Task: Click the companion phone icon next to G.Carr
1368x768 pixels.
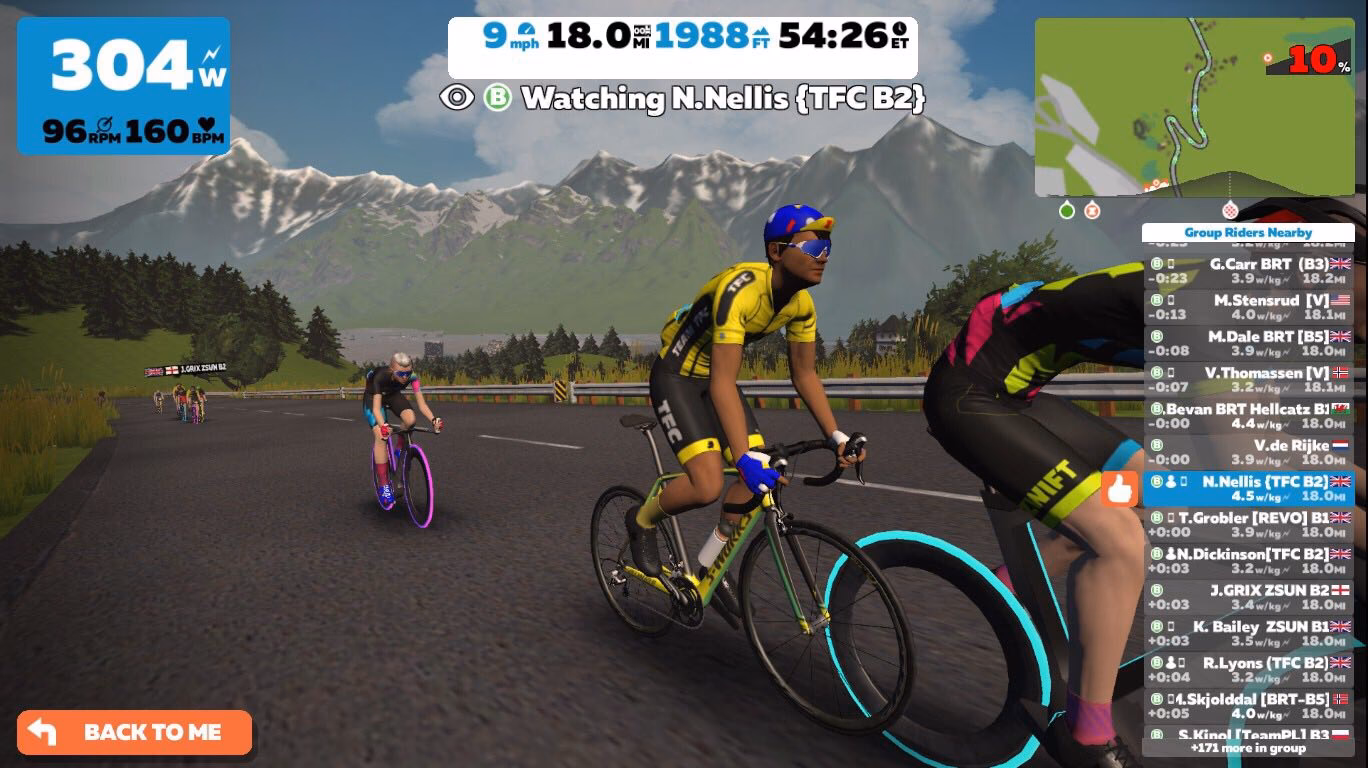Action: pos(1172,263)
